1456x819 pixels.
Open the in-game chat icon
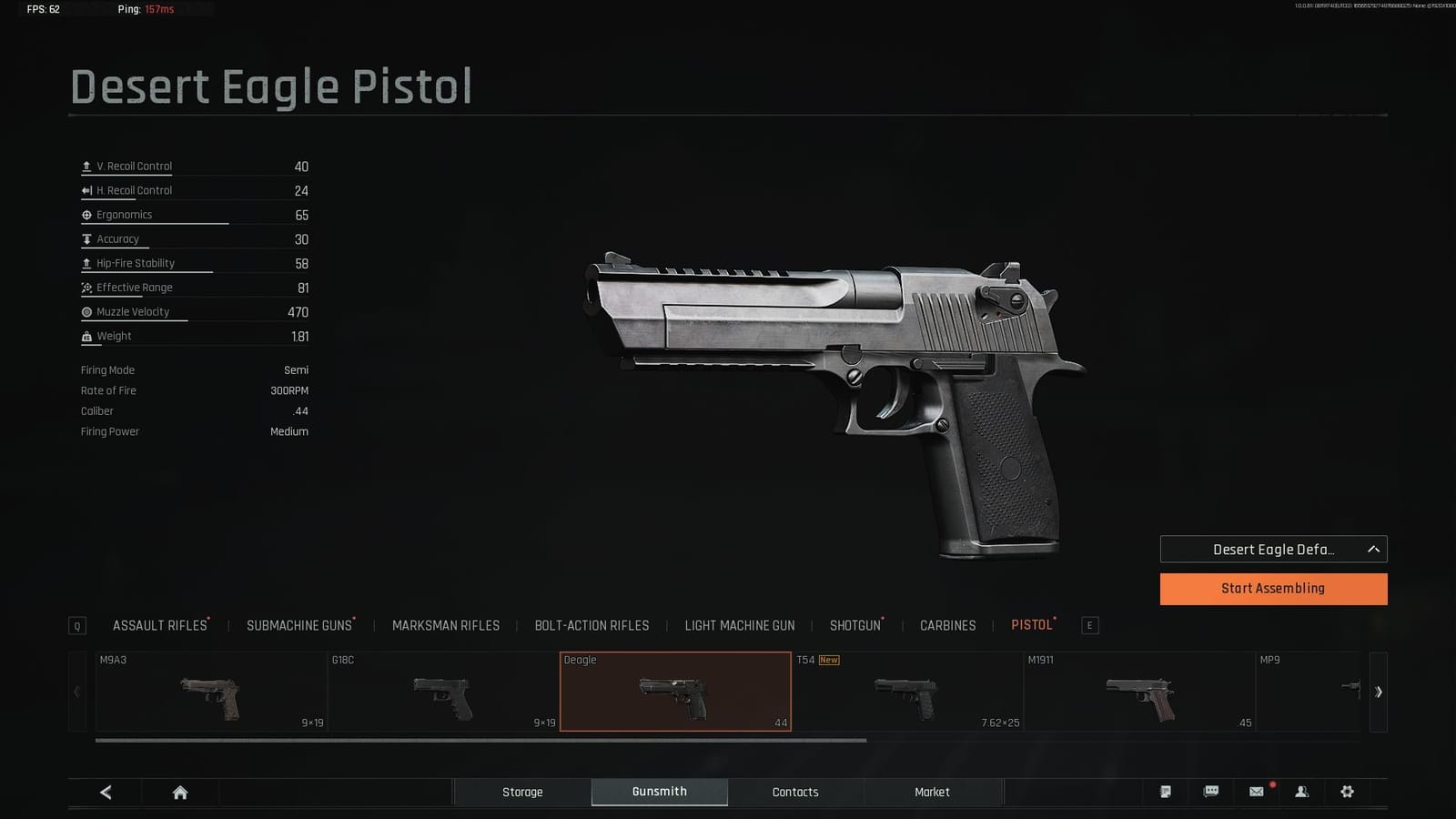pyautogui.click(x=1211, y=792)
